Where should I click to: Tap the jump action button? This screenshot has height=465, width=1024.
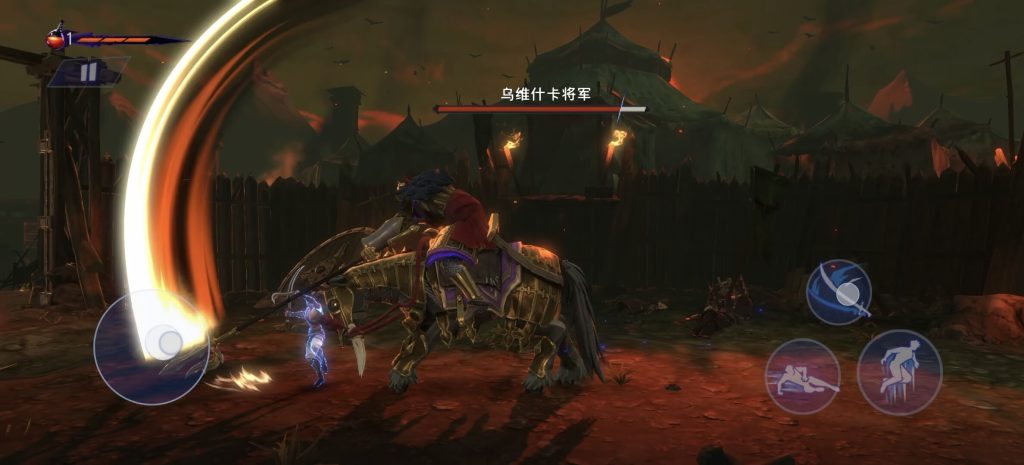(x=899, y=372)
